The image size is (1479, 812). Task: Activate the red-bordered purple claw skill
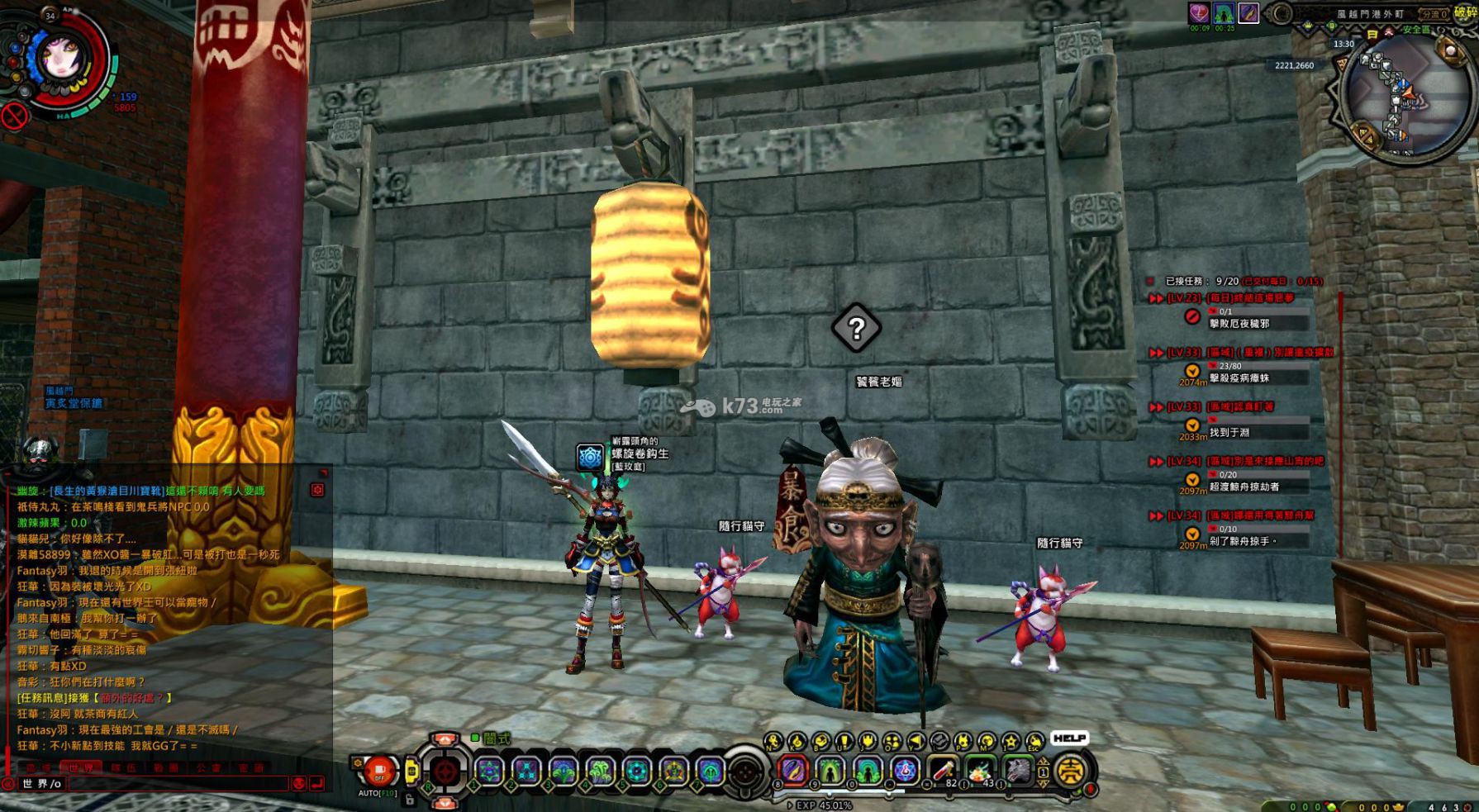(x=793, y=771)
